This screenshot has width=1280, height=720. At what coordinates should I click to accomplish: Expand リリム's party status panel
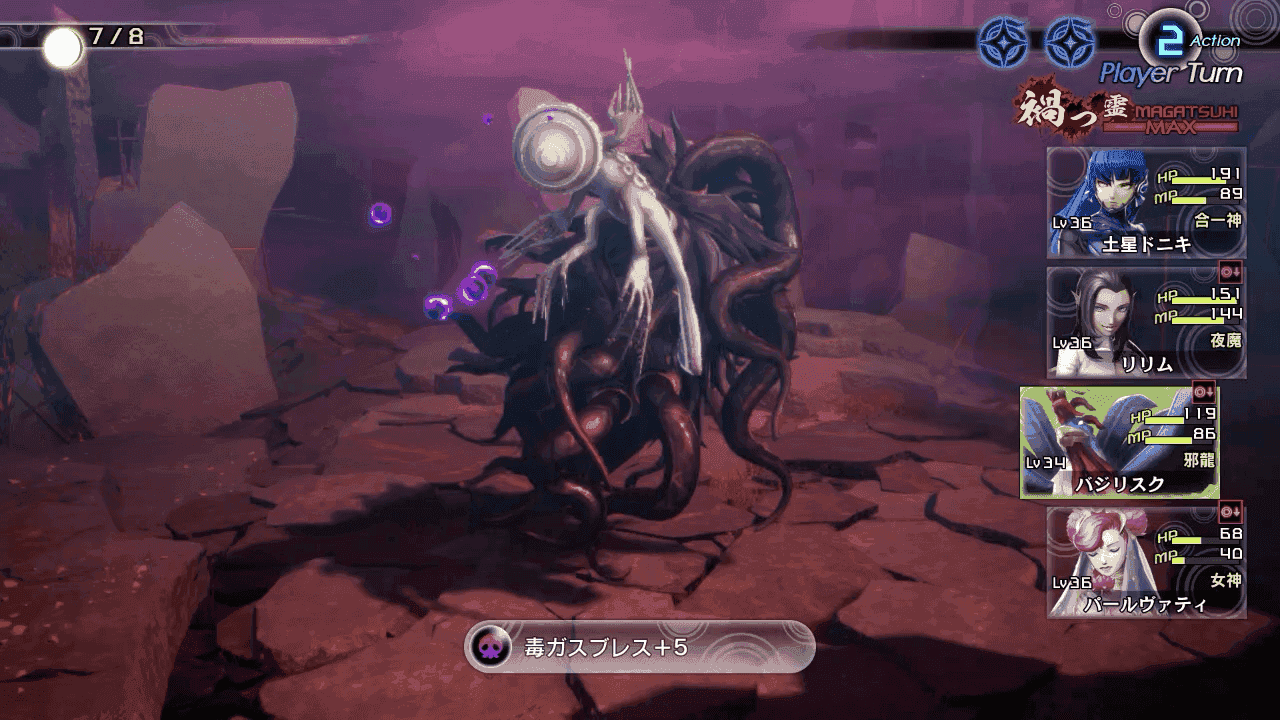click(x=1145, y=320)
